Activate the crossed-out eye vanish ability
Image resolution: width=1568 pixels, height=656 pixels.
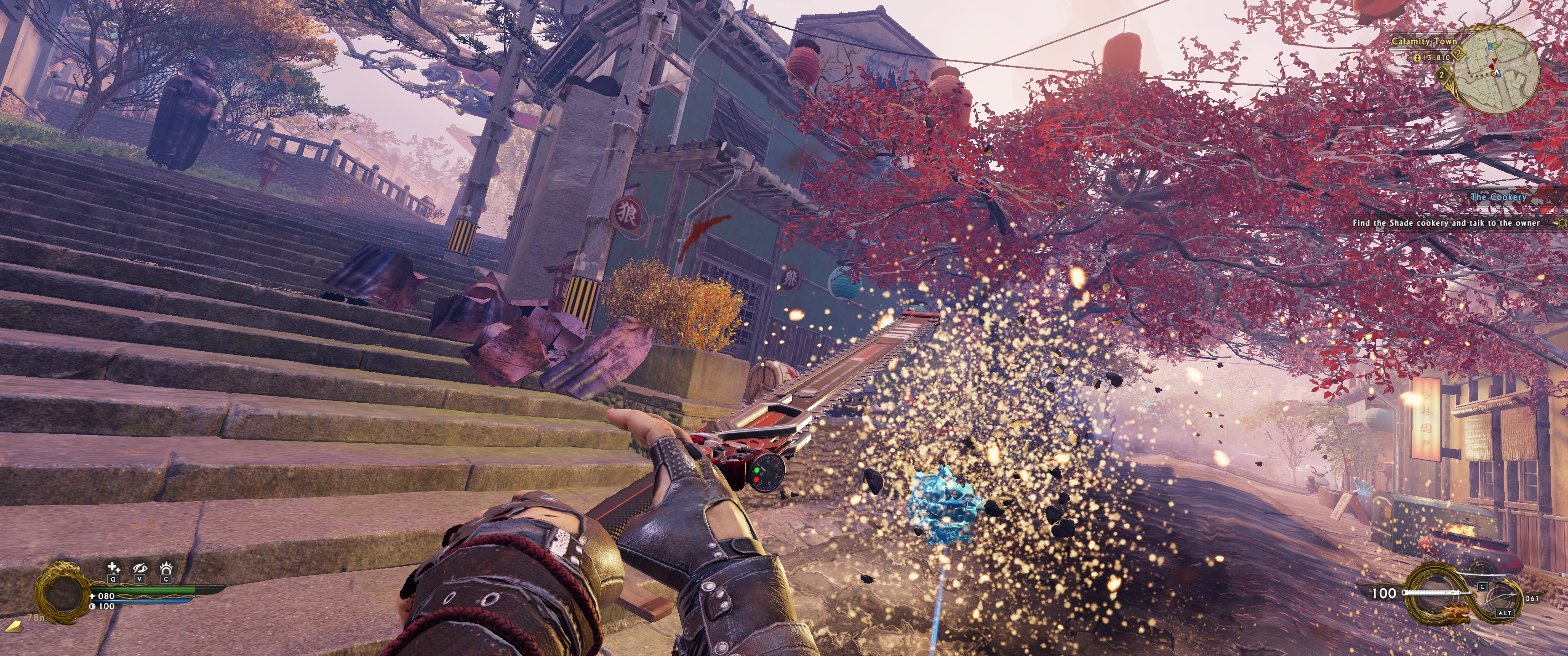pos(140,569)
